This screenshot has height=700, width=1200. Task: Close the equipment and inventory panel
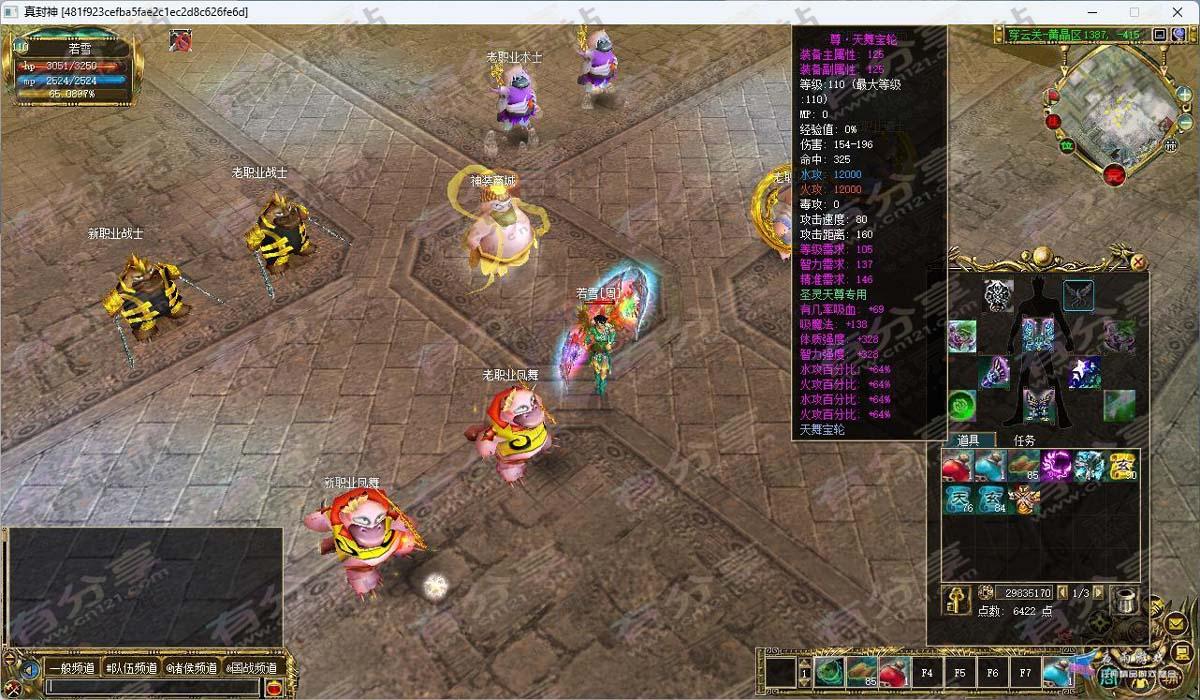tap(1138, 262)
